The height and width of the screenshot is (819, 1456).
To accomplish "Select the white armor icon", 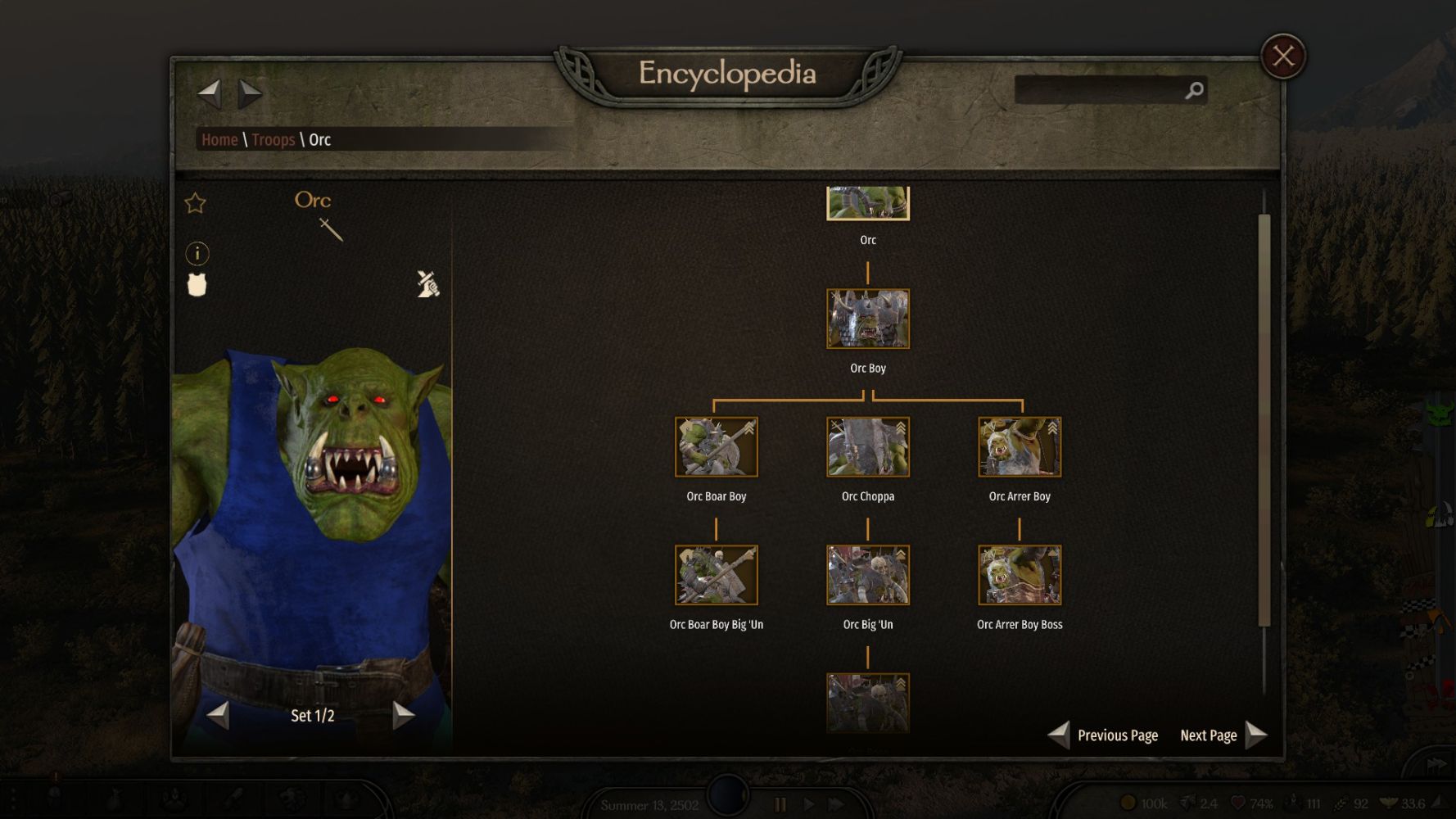I will coord(197,285).
